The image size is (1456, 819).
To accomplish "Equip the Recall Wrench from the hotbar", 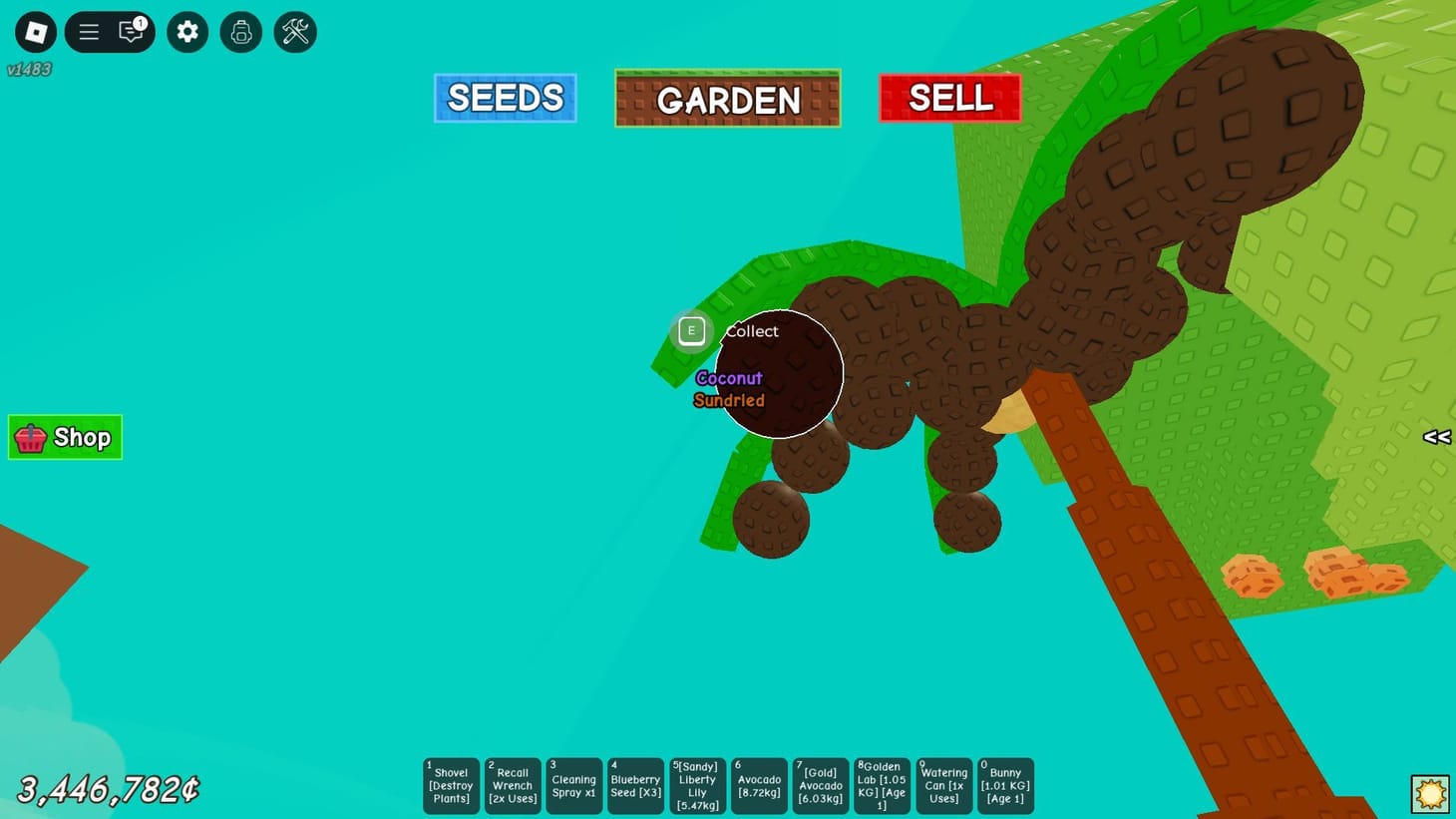I will 512,785.
